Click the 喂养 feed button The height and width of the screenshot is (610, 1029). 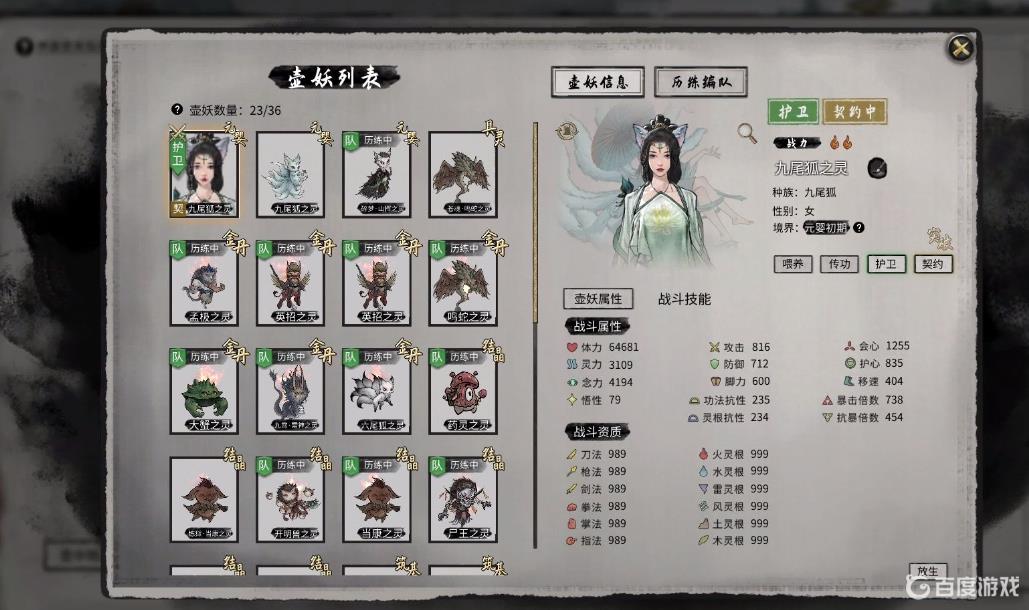point(793,264)
